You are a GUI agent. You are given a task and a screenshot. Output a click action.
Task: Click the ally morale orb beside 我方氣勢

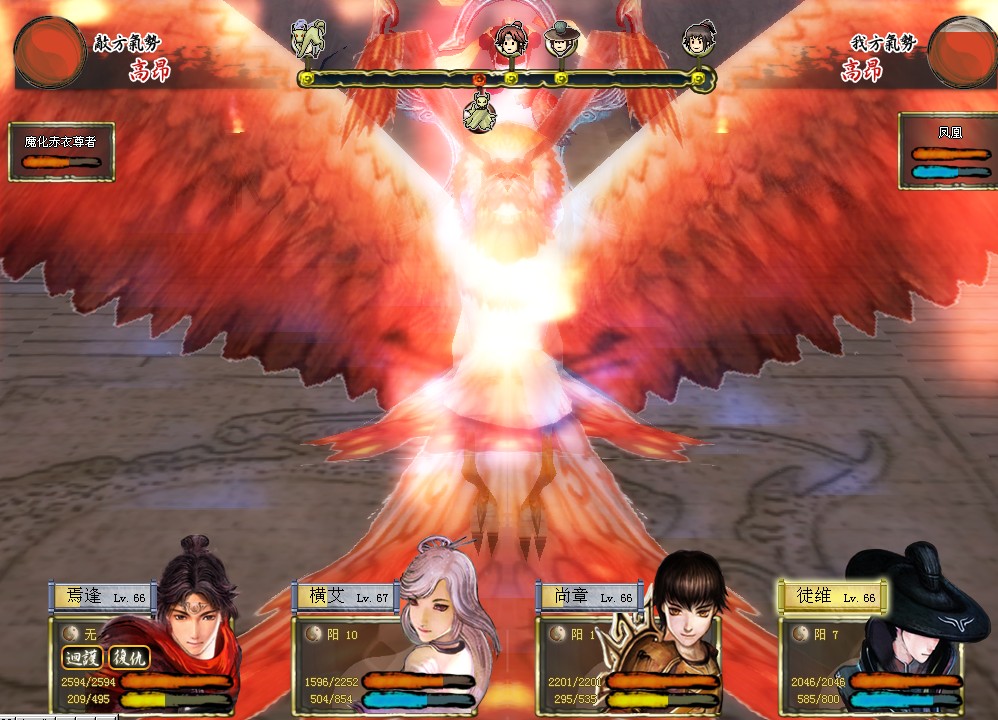(x=962, y=51)
